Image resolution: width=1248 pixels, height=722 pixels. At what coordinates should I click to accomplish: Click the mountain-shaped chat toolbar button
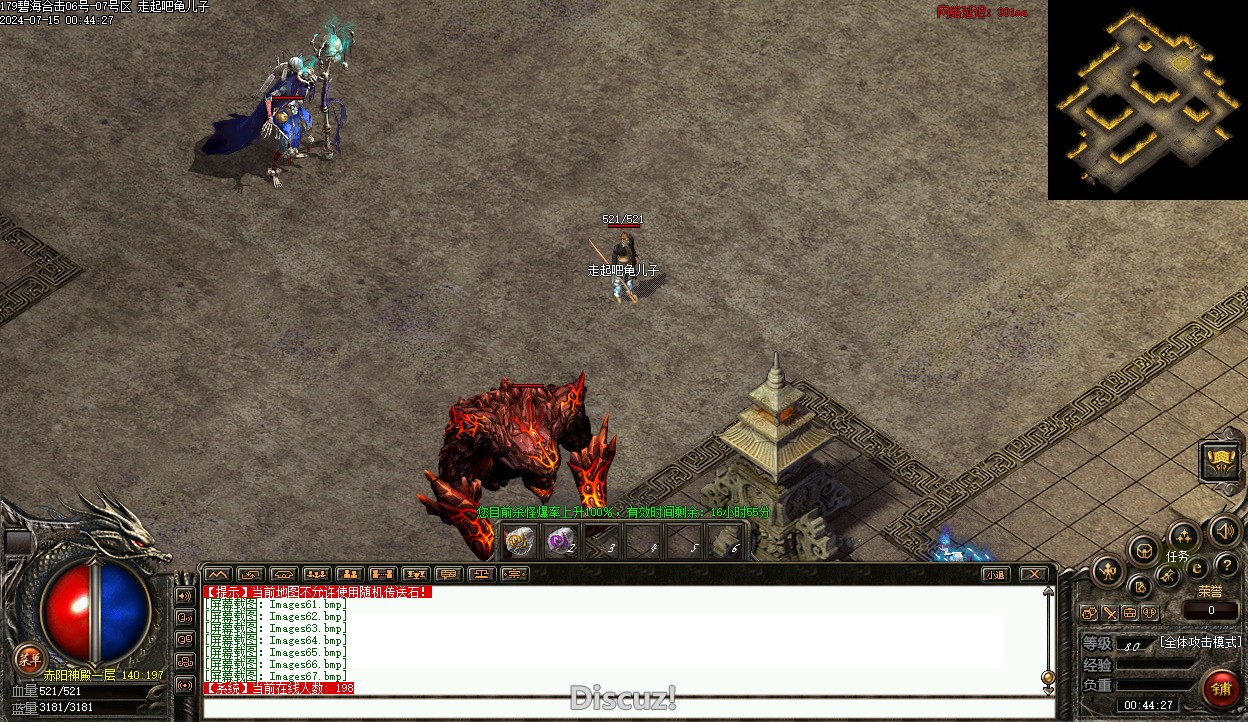218,574
